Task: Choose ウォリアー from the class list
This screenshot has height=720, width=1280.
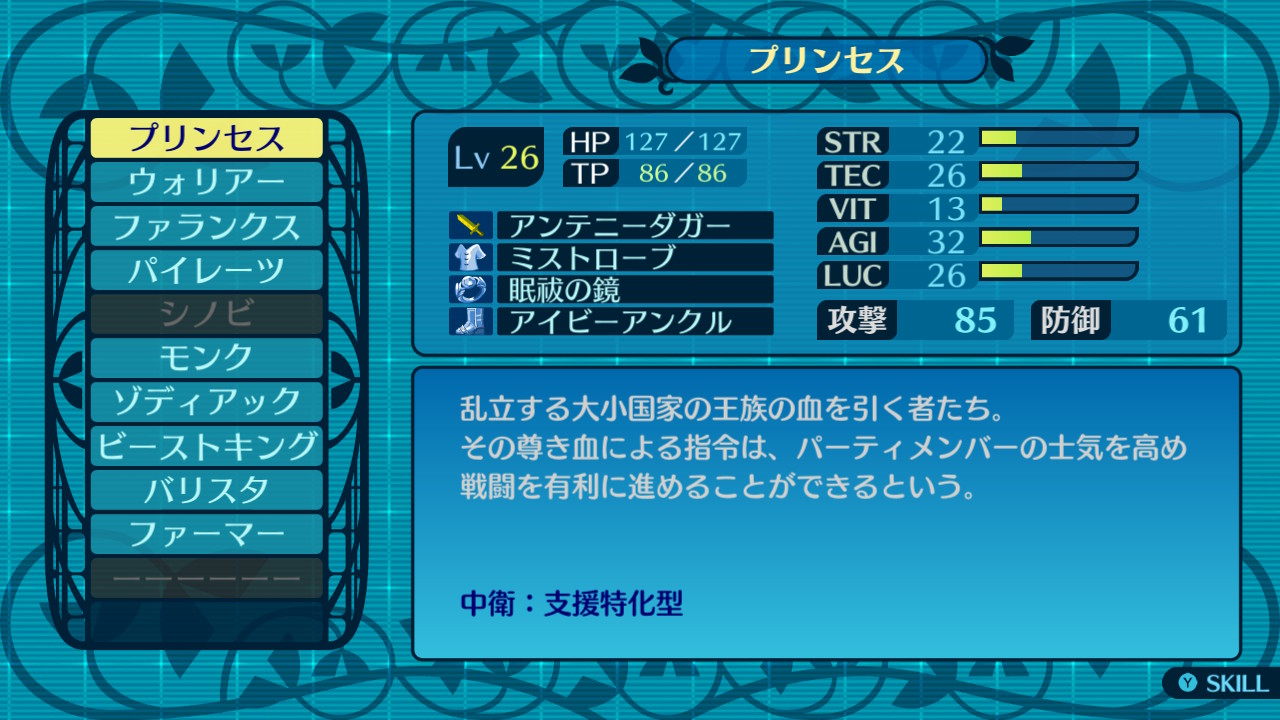Action: (207, 182)
